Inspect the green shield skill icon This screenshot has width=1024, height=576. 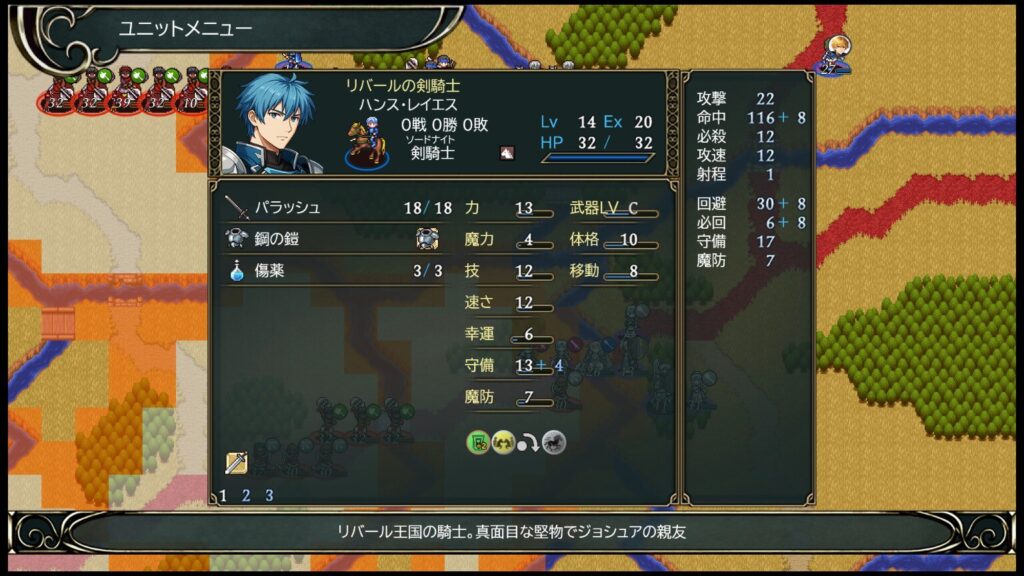coord(478,442)
